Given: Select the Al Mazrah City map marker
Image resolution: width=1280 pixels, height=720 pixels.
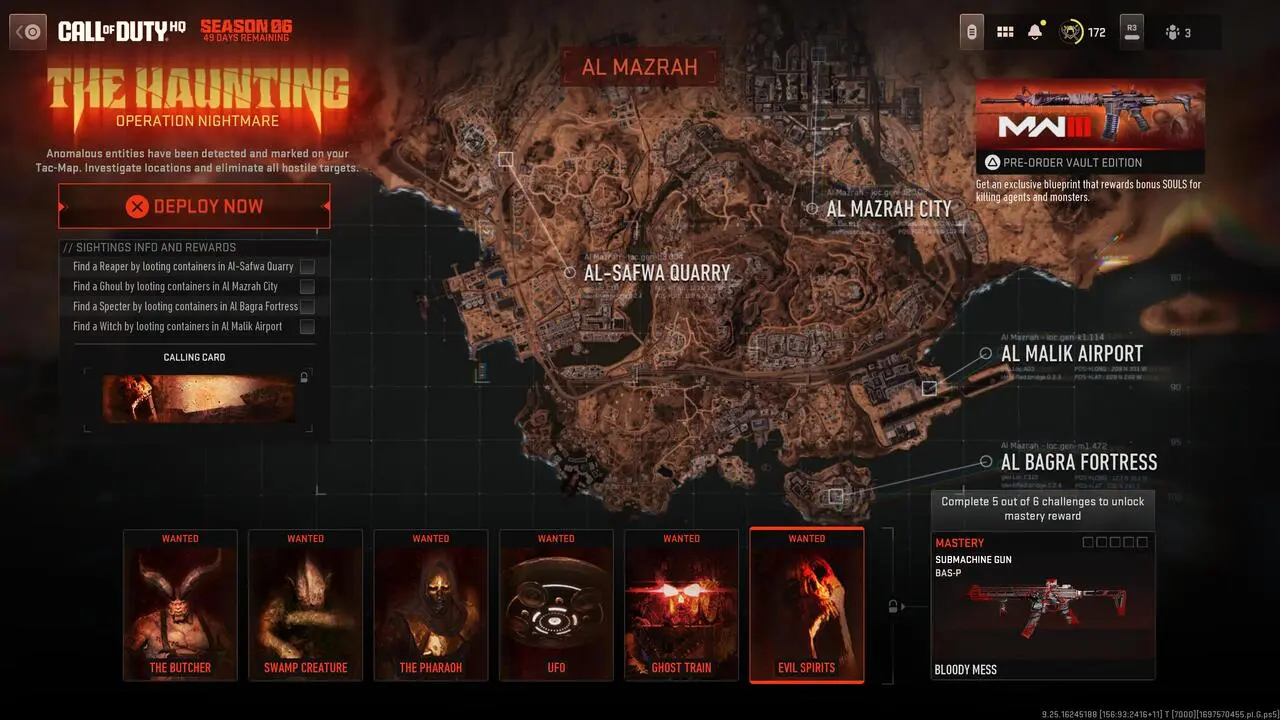Looking at the screenshot, I should point(812,208).
